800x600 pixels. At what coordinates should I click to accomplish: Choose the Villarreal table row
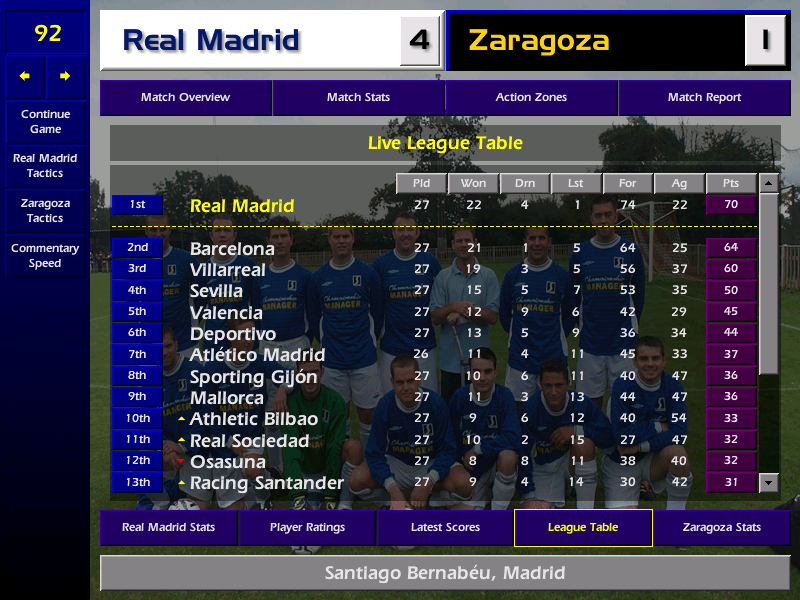tap(228, 269)
